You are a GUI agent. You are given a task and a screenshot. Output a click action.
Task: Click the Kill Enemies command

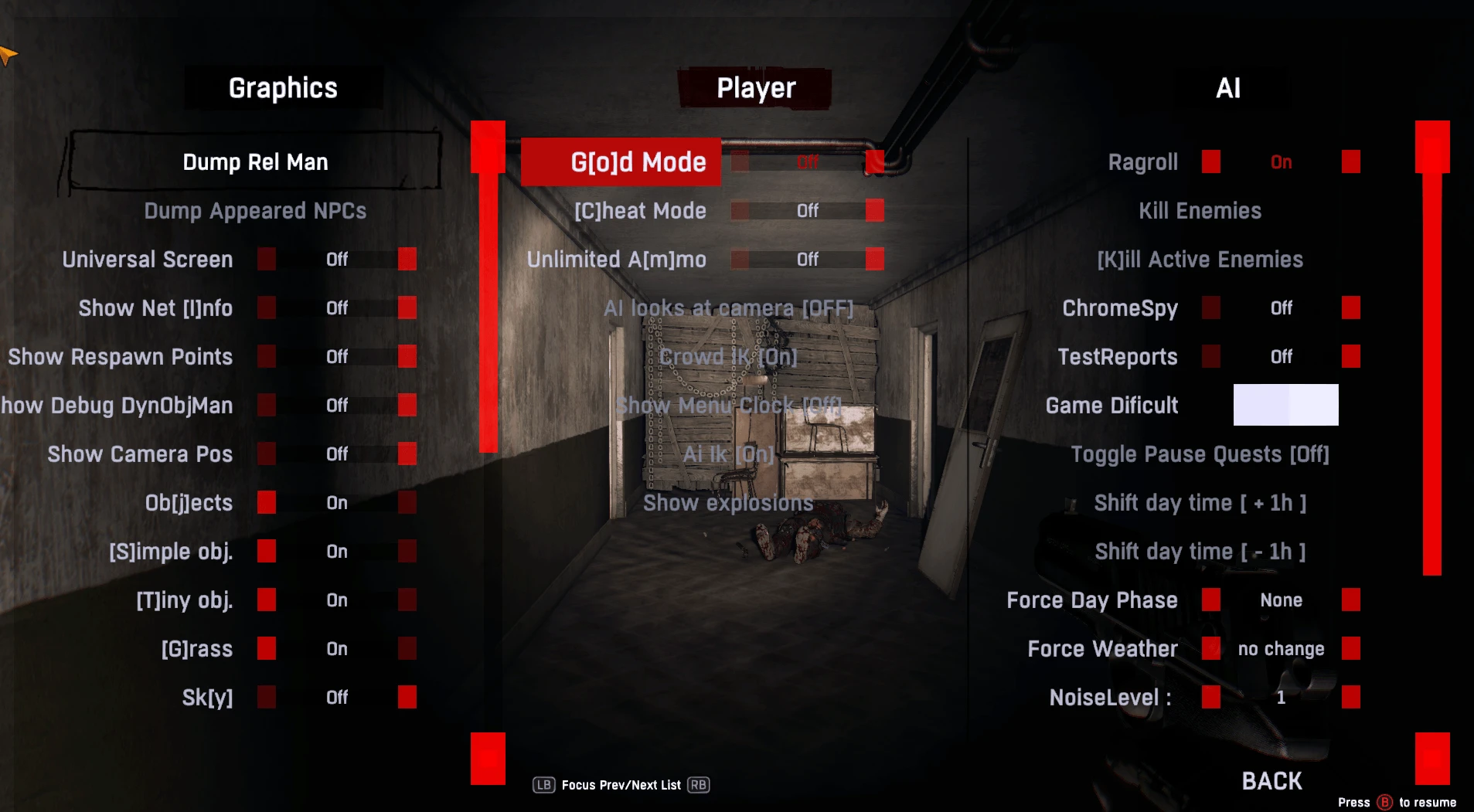tap(1200, 210)
